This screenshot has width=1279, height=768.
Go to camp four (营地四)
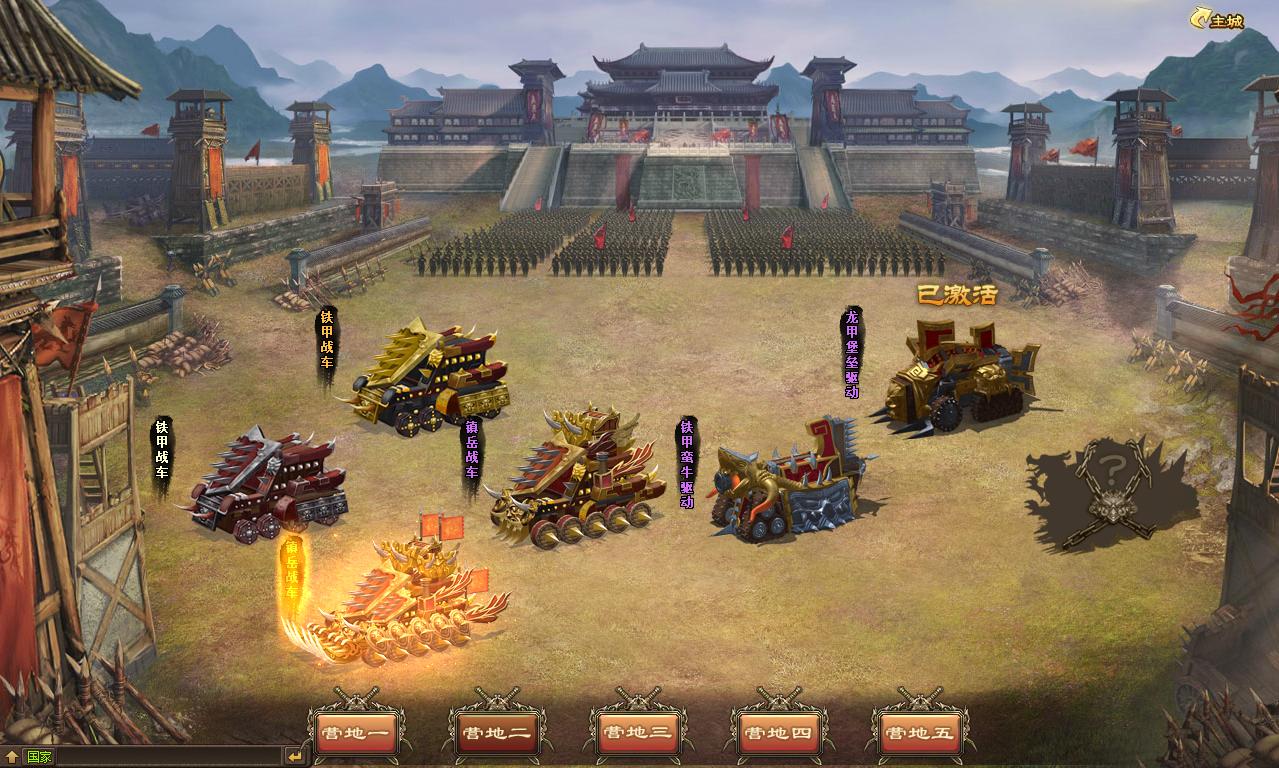(779, 732)
